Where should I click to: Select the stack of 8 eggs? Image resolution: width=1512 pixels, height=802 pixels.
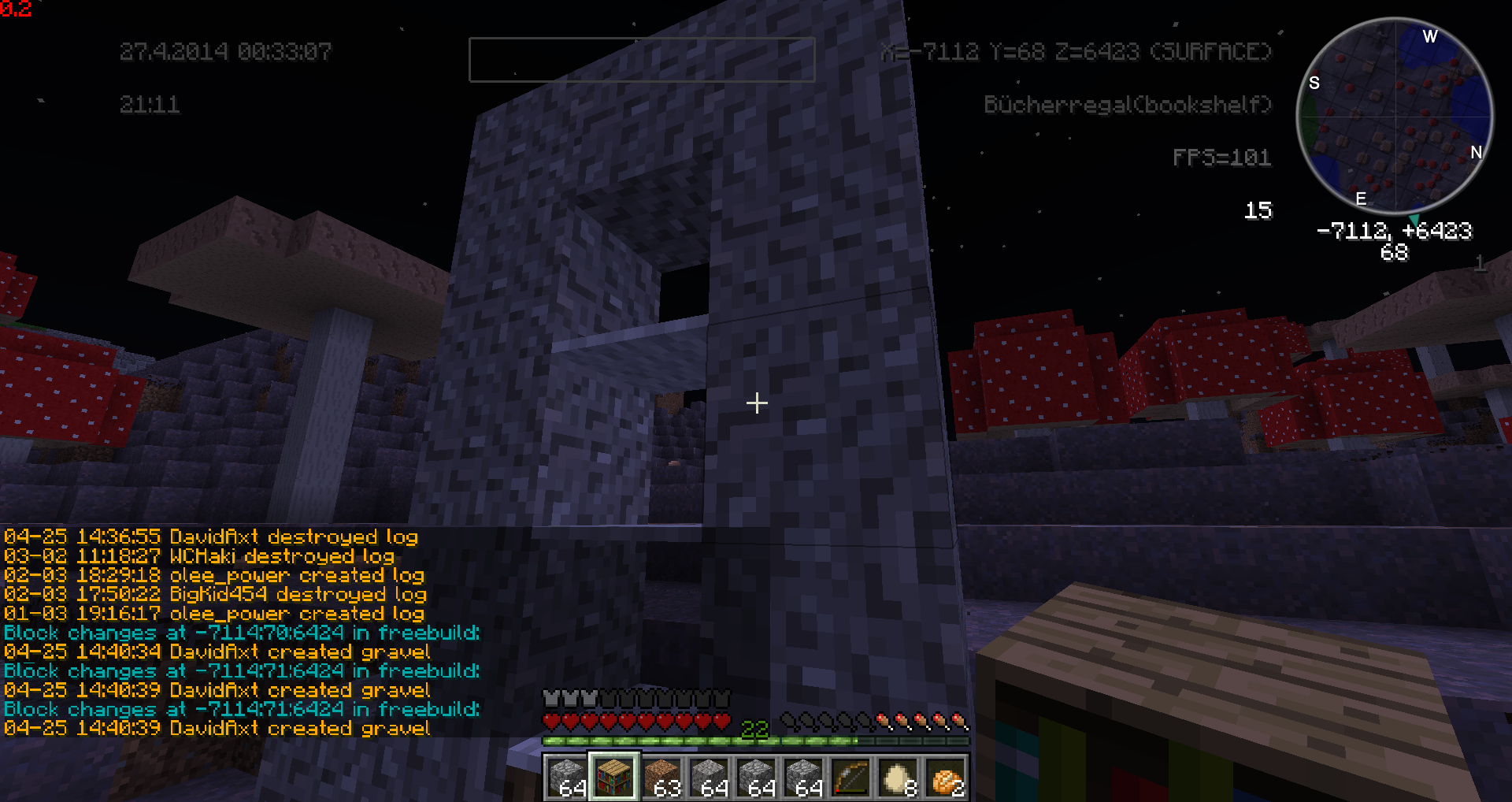[x=898, y=777]
